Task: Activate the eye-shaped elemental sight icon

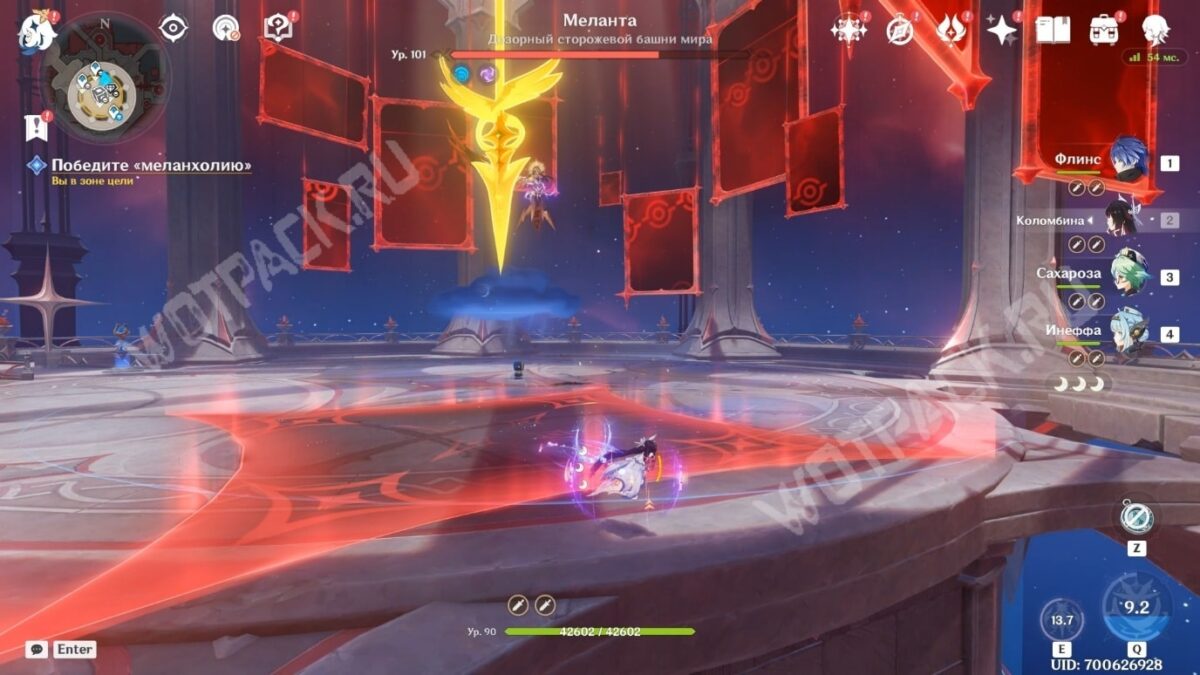Action: point(174,28)
